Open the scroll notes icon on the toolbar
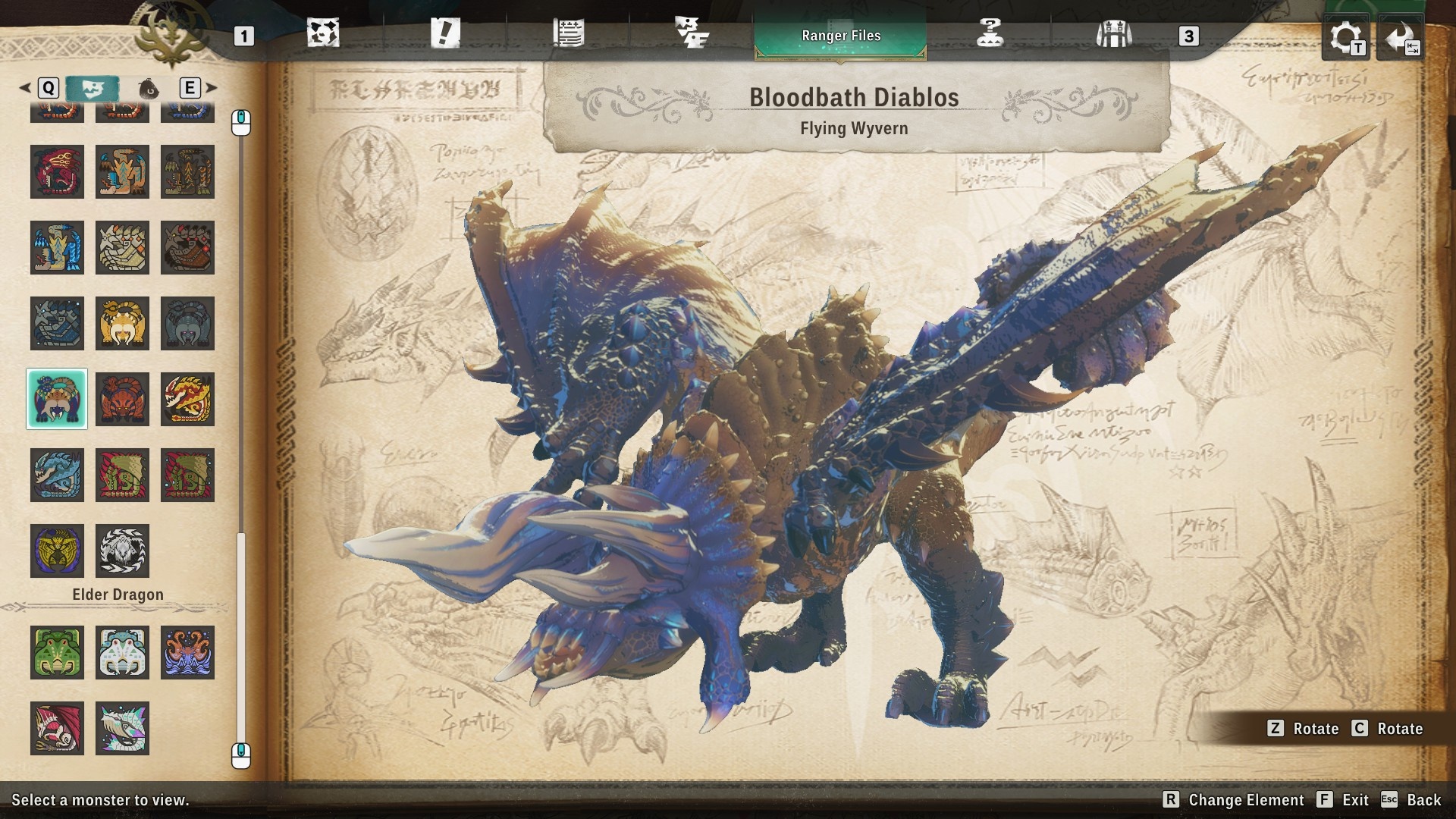Viewport: 1456px width, 819px height. pos(567,33)
